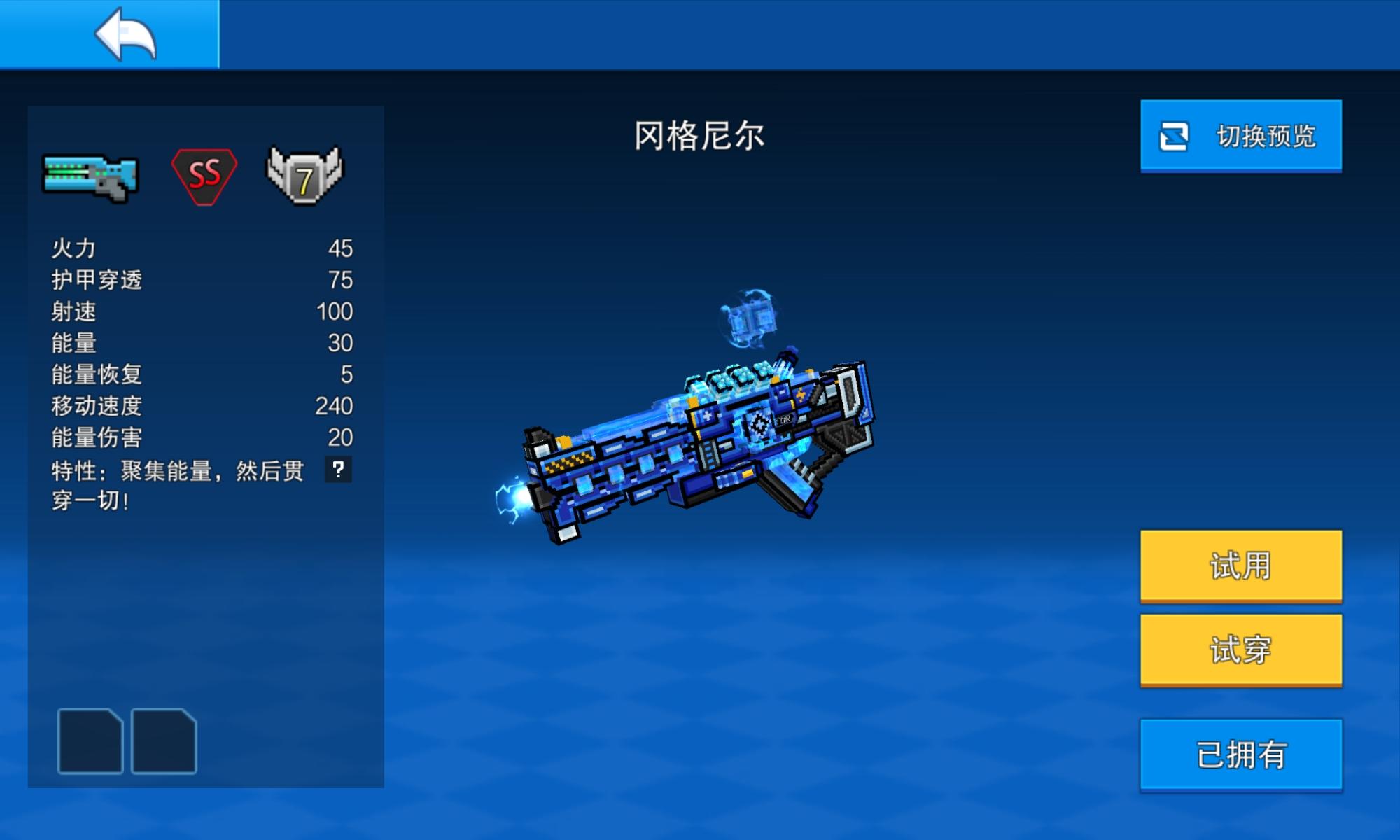Click the back arrow to exit weapon screen

tap(126, 35)
